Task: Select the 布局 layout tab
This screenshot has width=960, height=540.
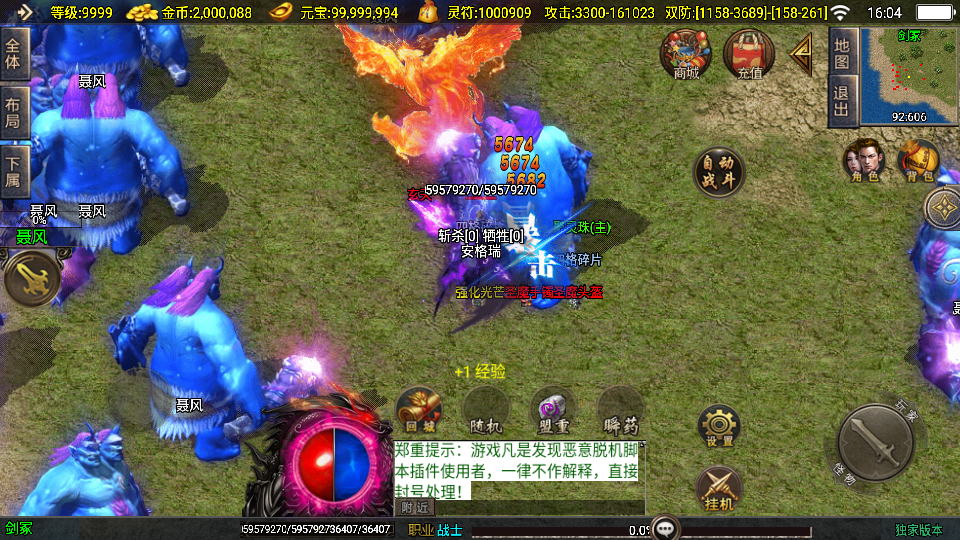Action: click(14, 112)
